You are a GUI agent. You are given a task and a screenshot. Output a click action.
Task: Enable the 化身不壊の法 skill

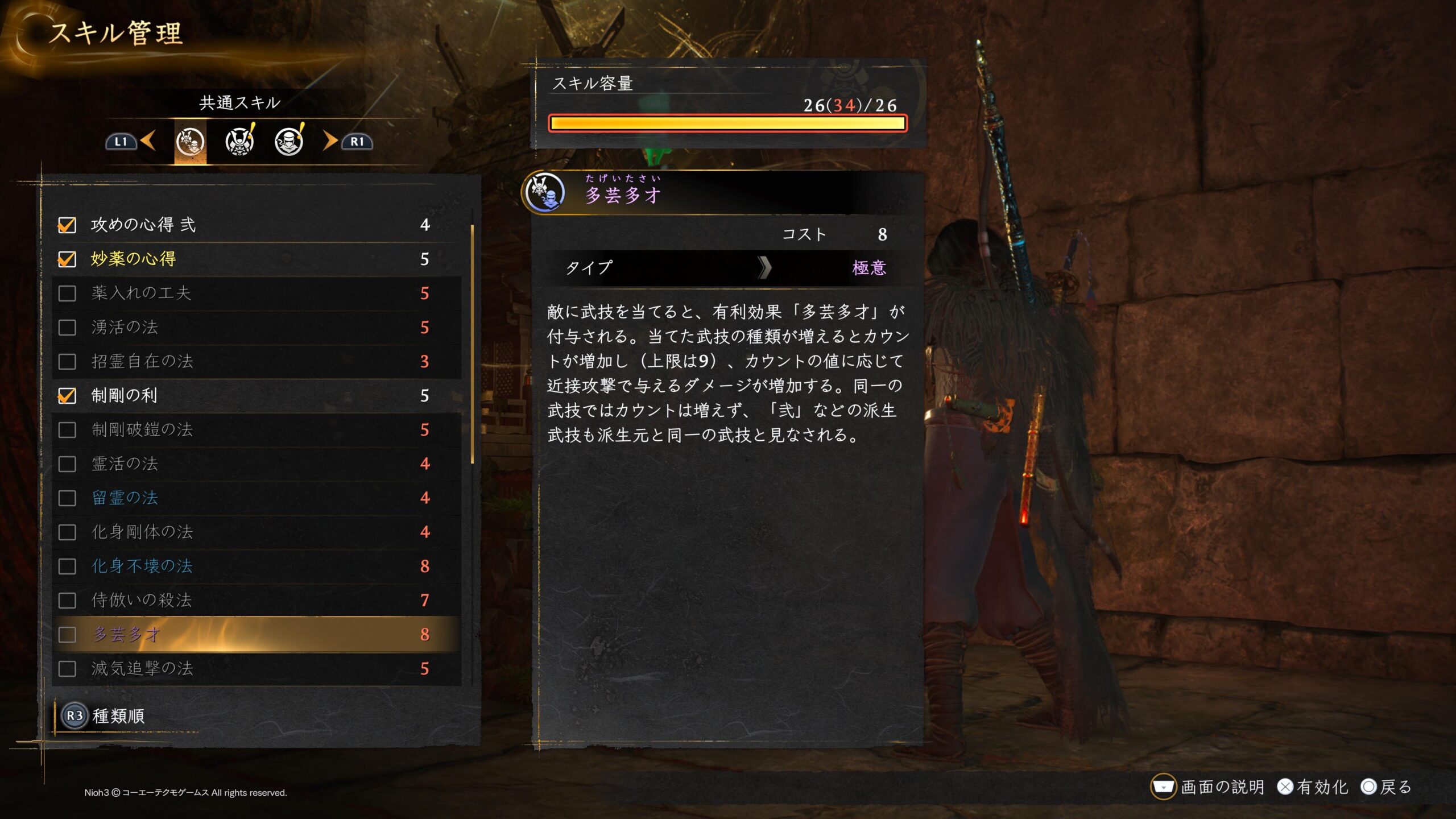(x=67, y=566)
